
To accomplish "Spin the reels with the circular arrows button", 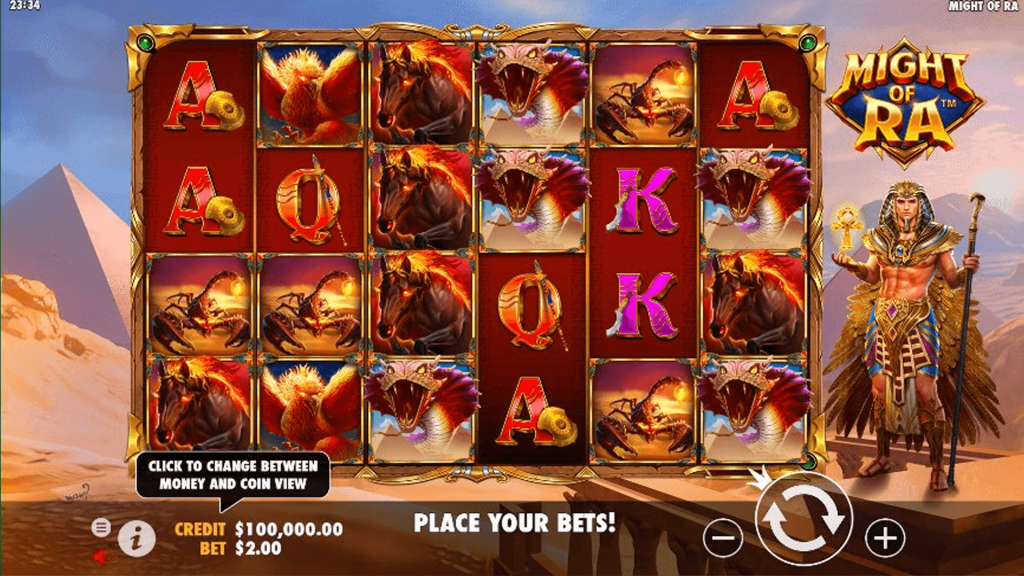I will [x=802, y=519].
